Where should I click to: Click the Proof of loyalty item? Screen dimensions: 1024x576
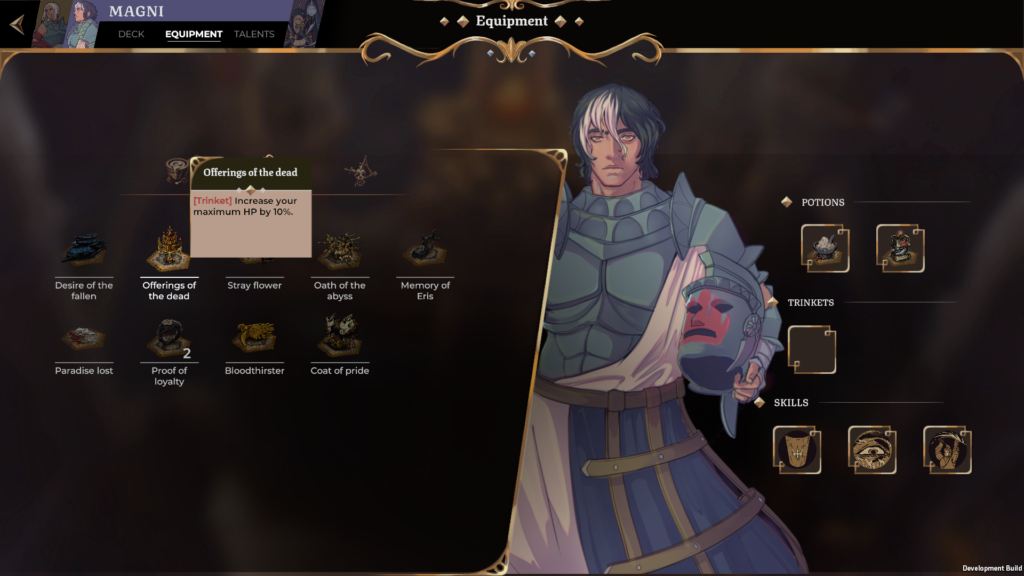coord(169,340)
